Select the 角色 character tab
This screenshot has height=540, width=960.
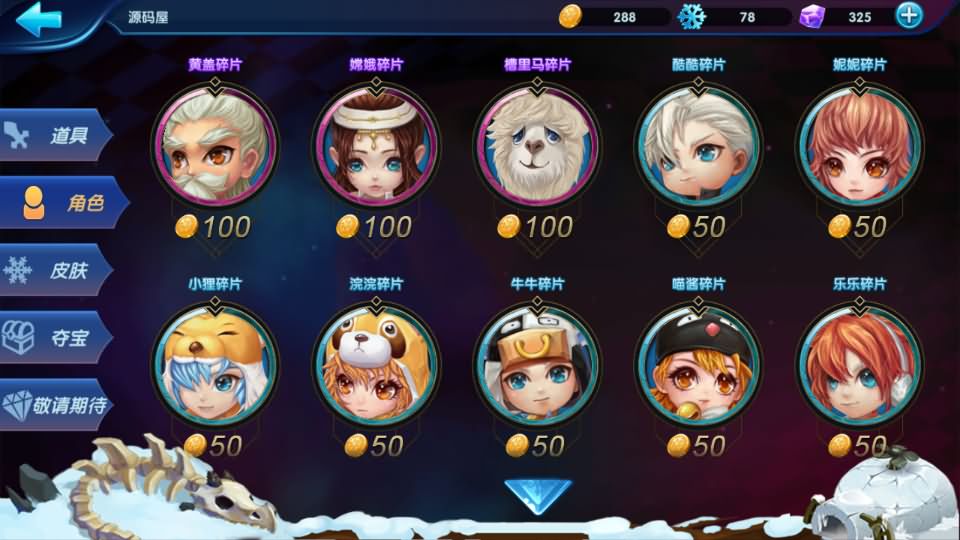[x=65, y=203]
